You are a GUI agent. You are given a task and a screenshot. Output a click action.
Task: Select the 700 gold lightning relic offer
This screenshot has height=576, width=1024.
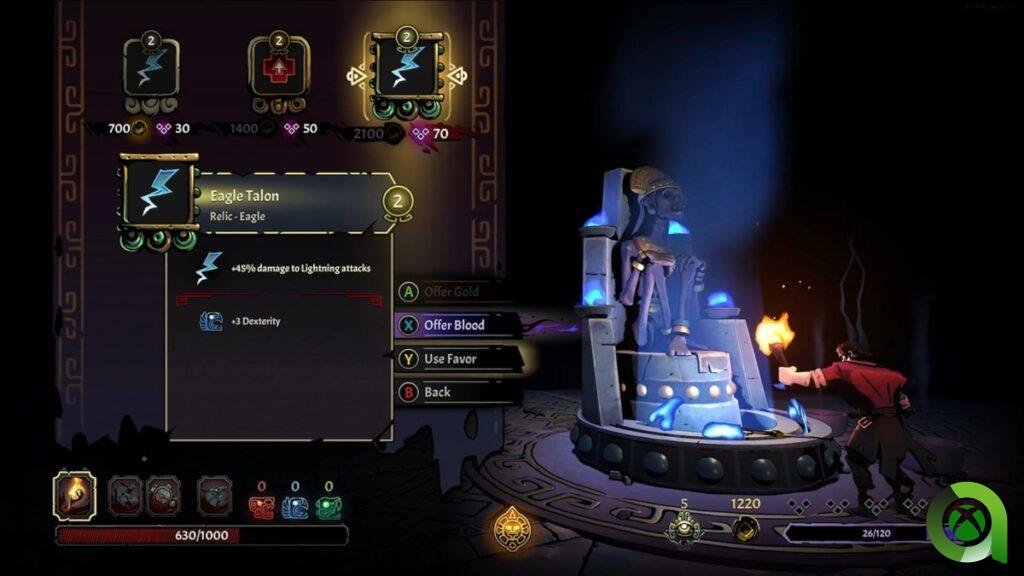point(151,69)
